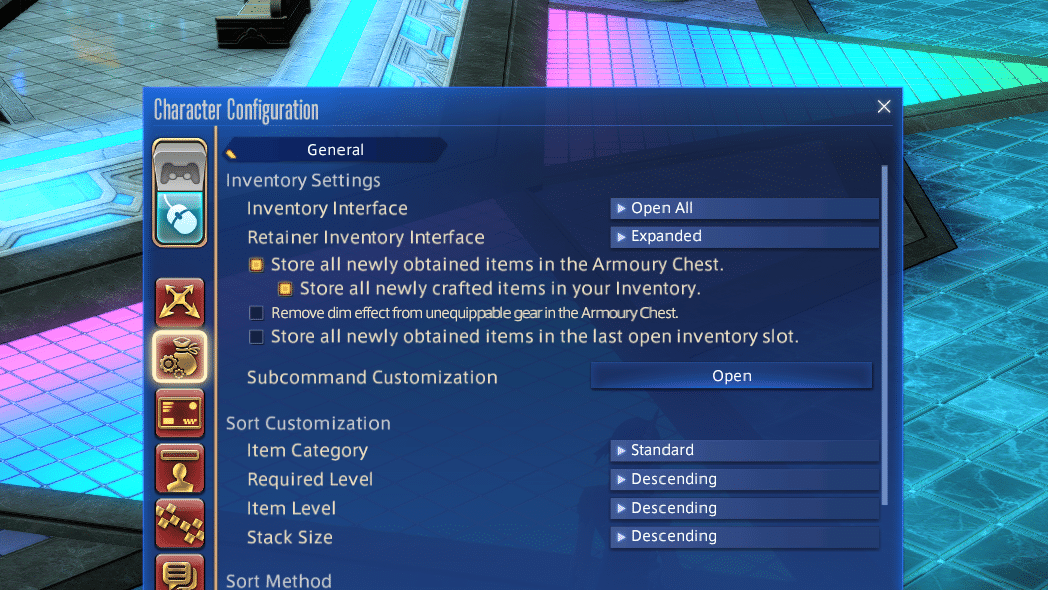Open the Inventory Interface dropdown

tap(744, 208)
